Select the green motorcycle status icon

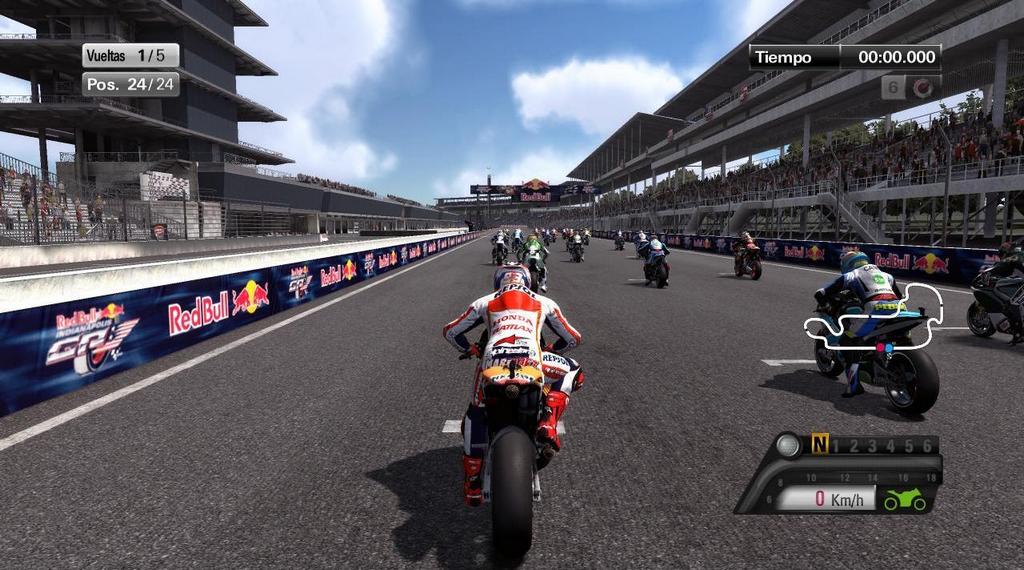904,499
